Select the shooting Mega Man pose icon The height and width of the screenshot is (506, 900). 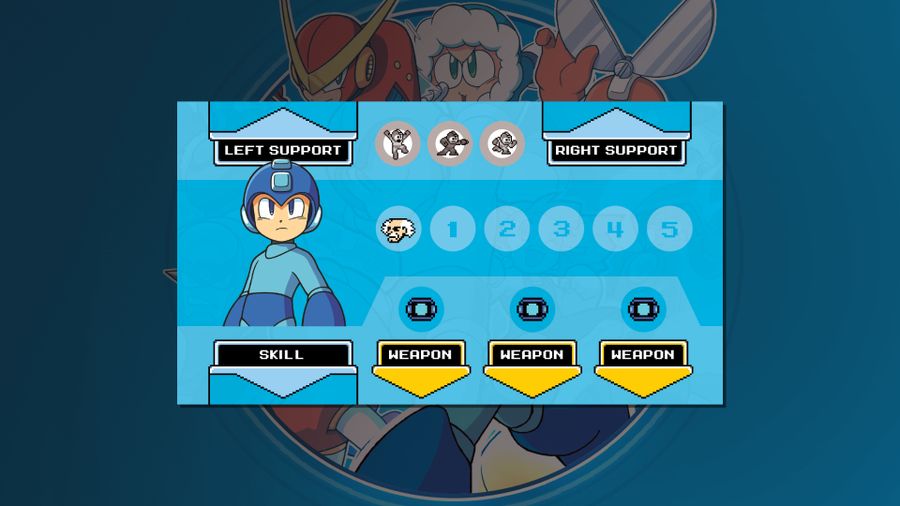click(450, 144)
